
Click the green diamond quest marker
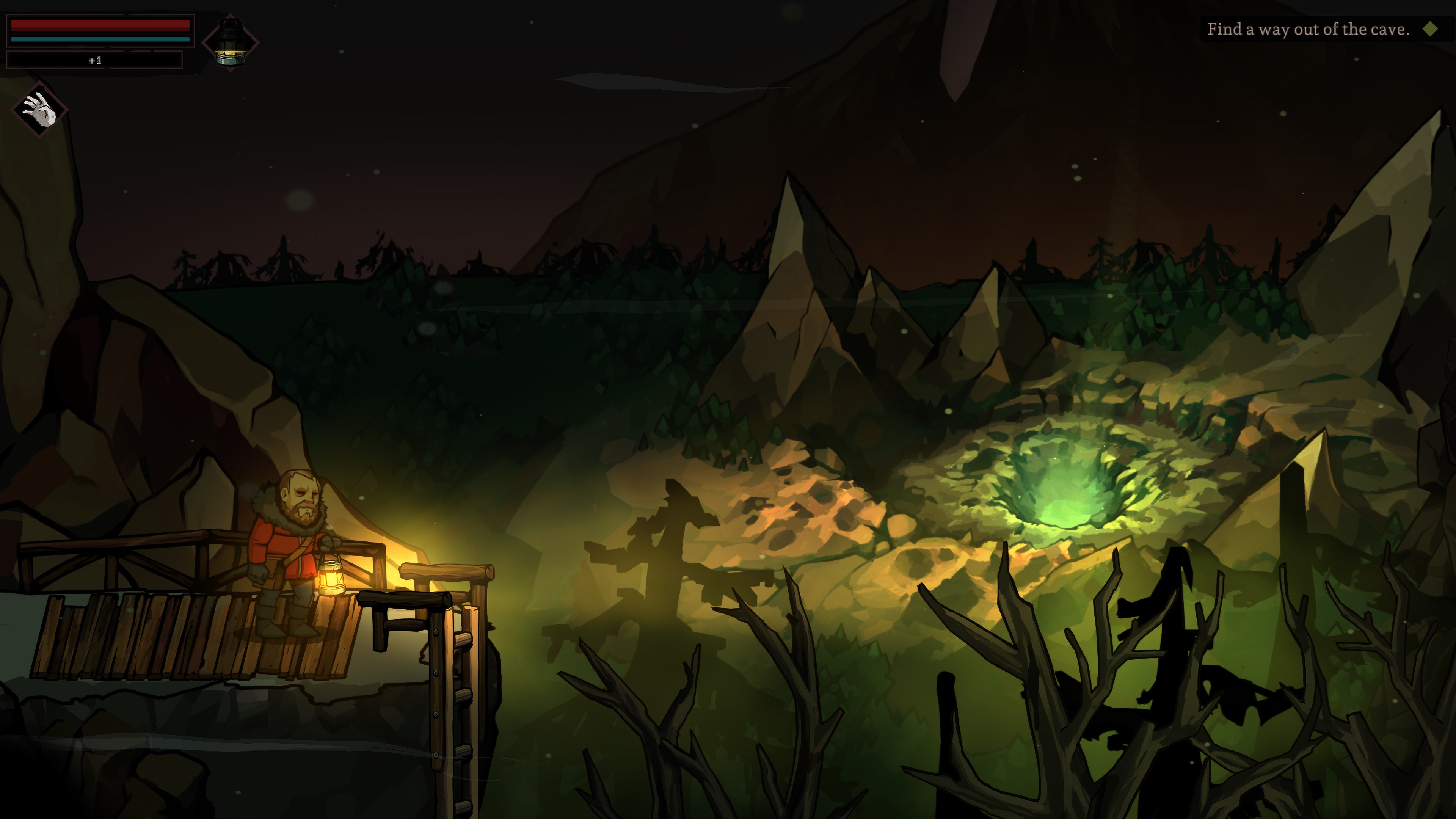click(x=1430, y=30)
